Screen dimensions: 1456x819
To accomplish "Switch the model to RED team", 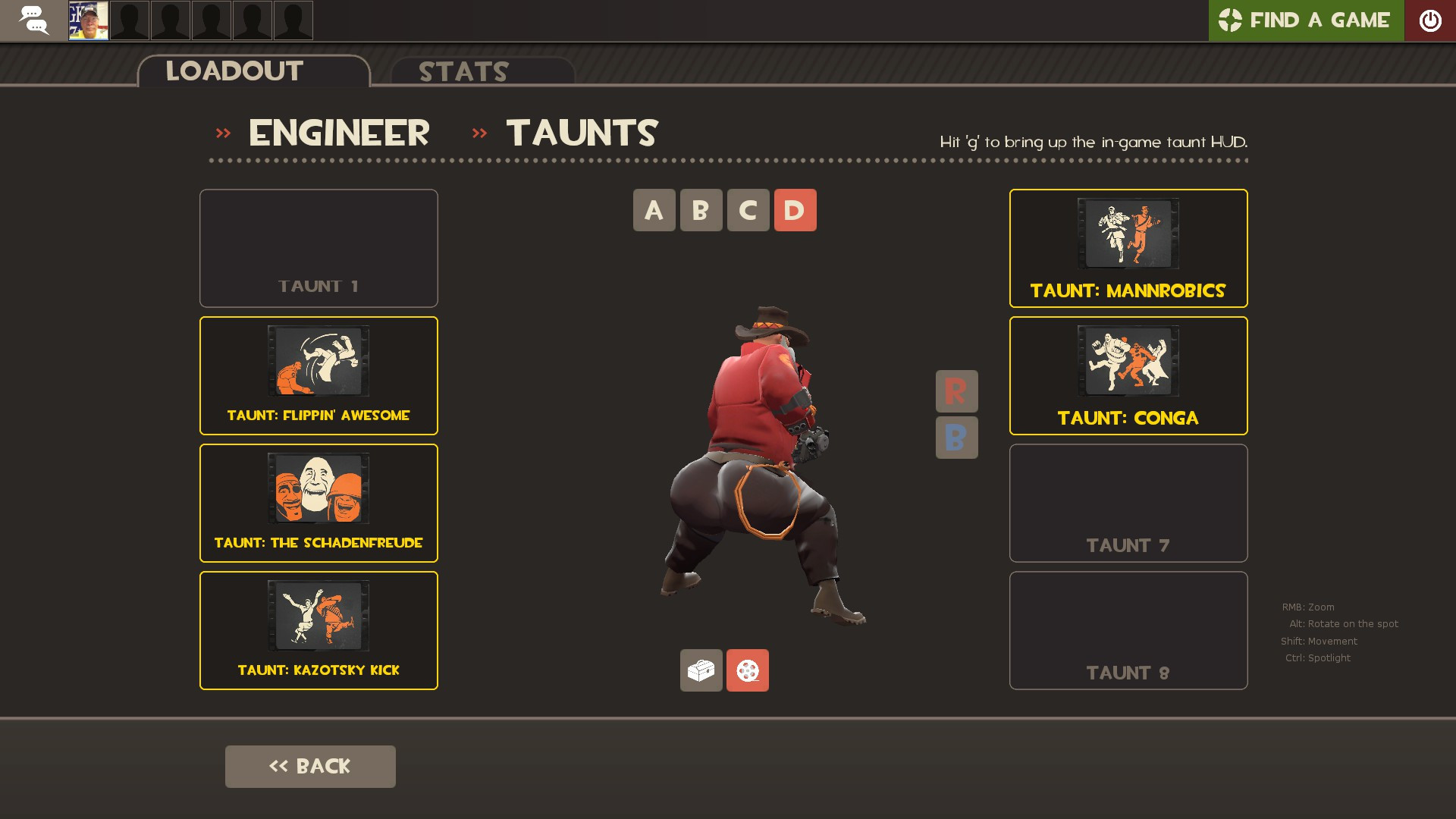I will [x=956, y=391].
